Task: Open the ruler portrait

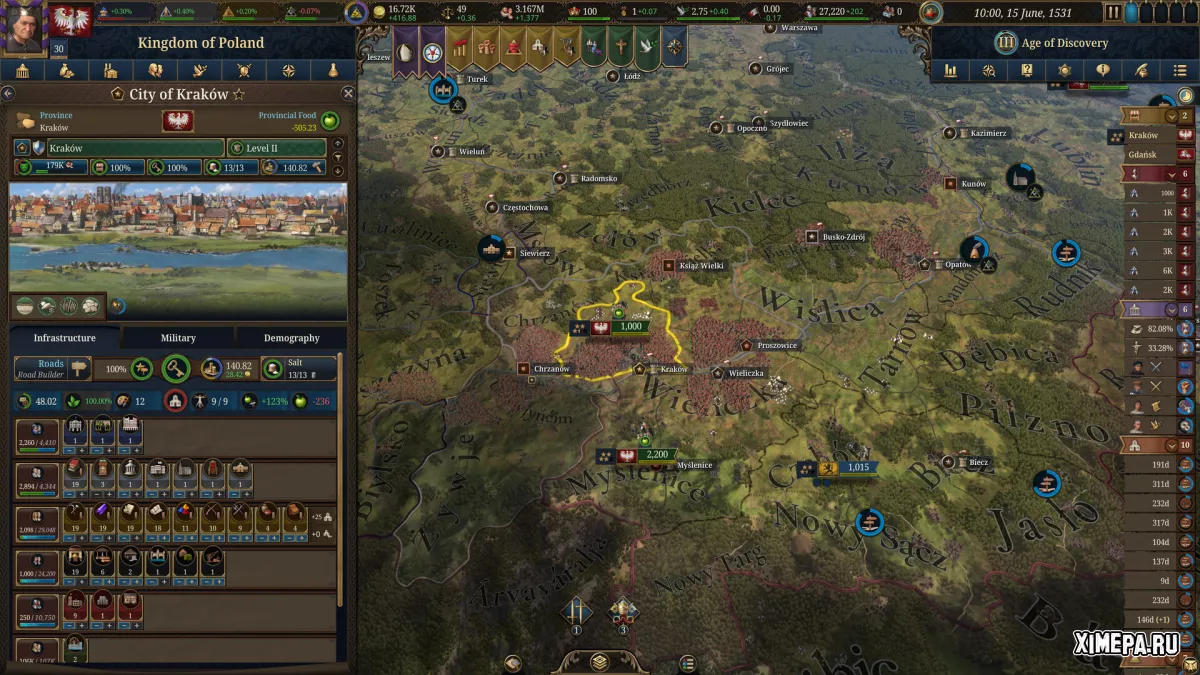Action: [23, 22]
